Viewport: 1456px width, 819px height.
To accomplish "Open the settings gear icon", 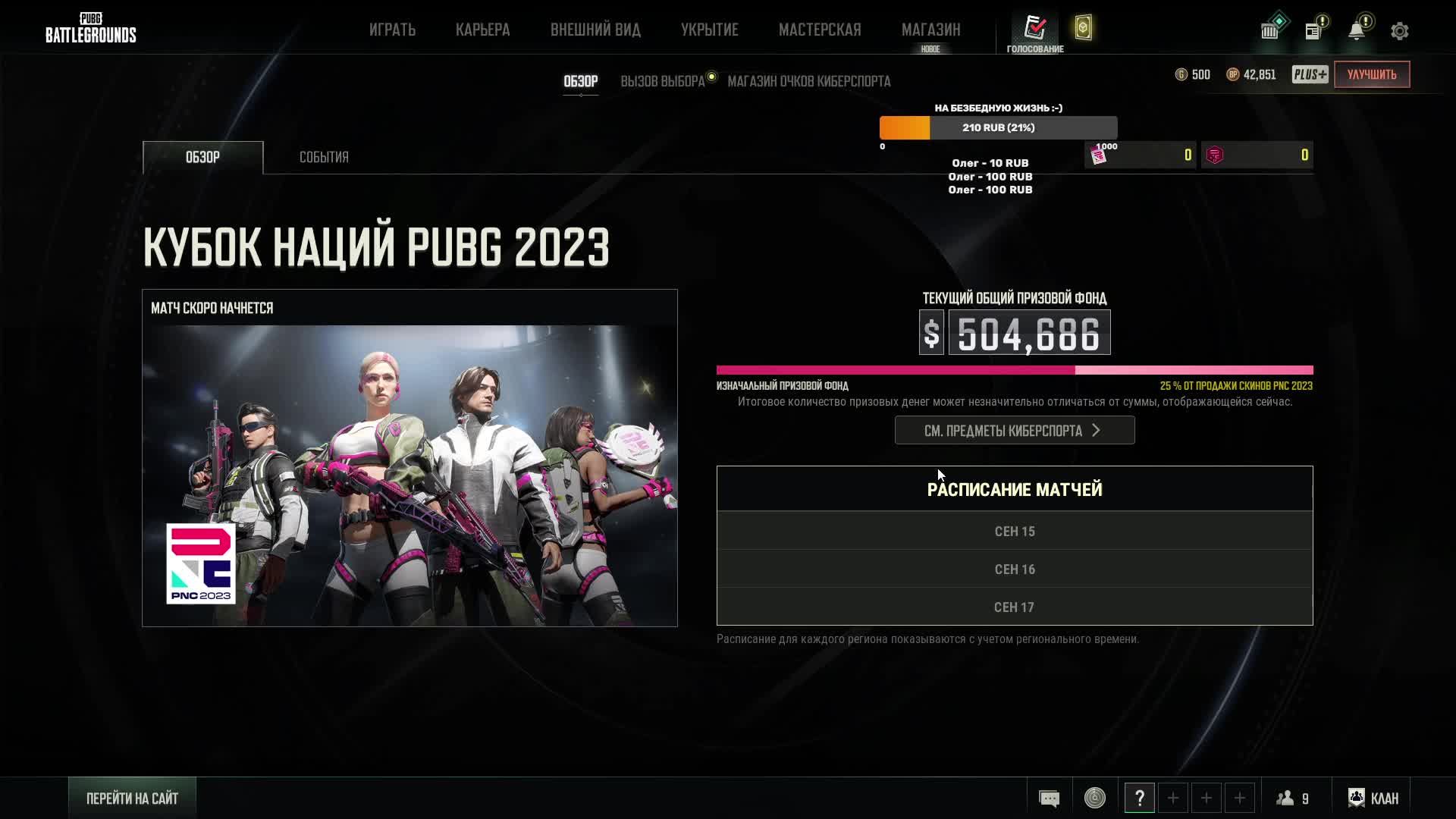I will (x=1400, y=31).
